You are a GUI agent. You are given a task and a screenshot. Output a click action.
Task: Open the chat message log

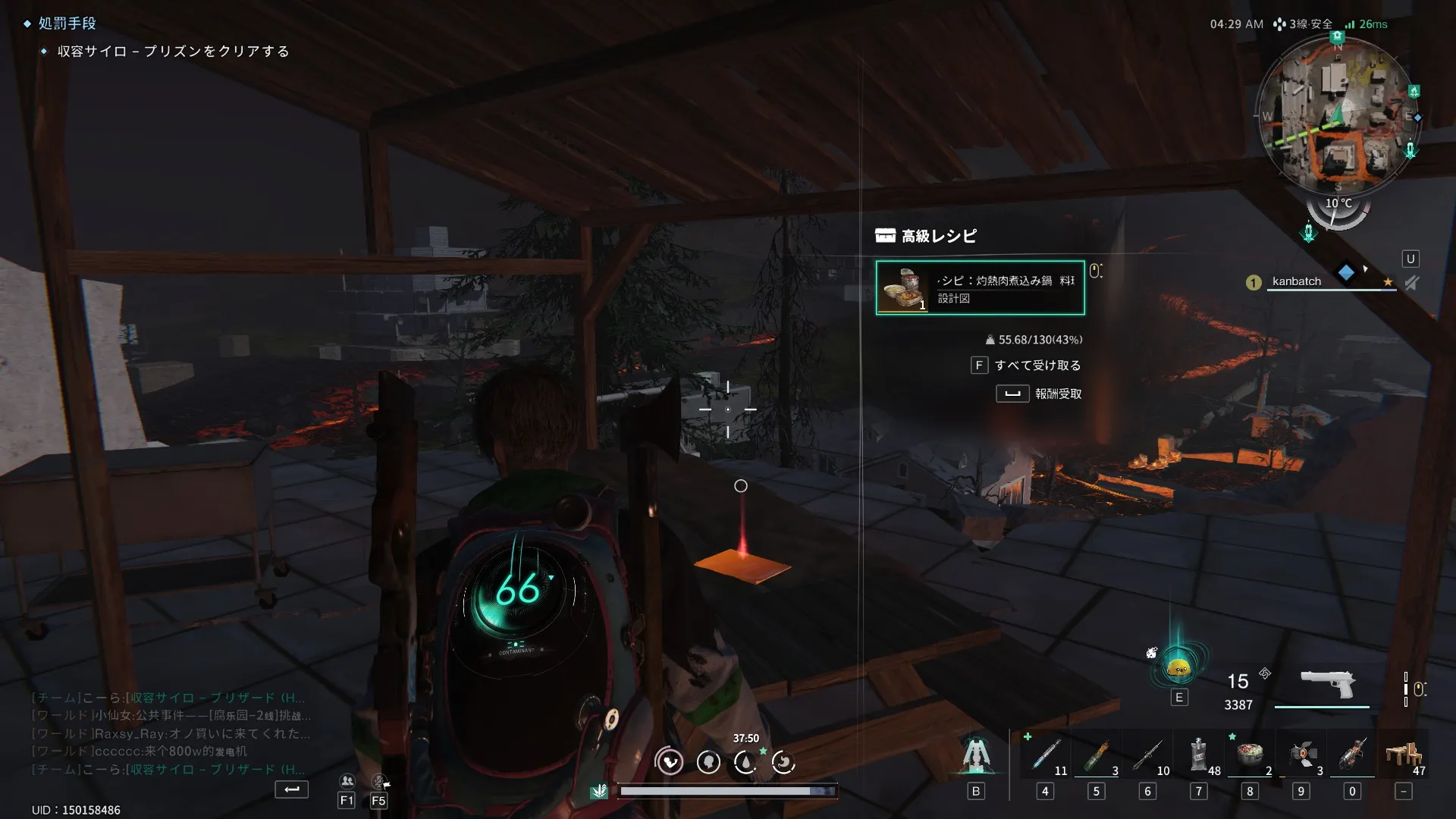[168, 733]
